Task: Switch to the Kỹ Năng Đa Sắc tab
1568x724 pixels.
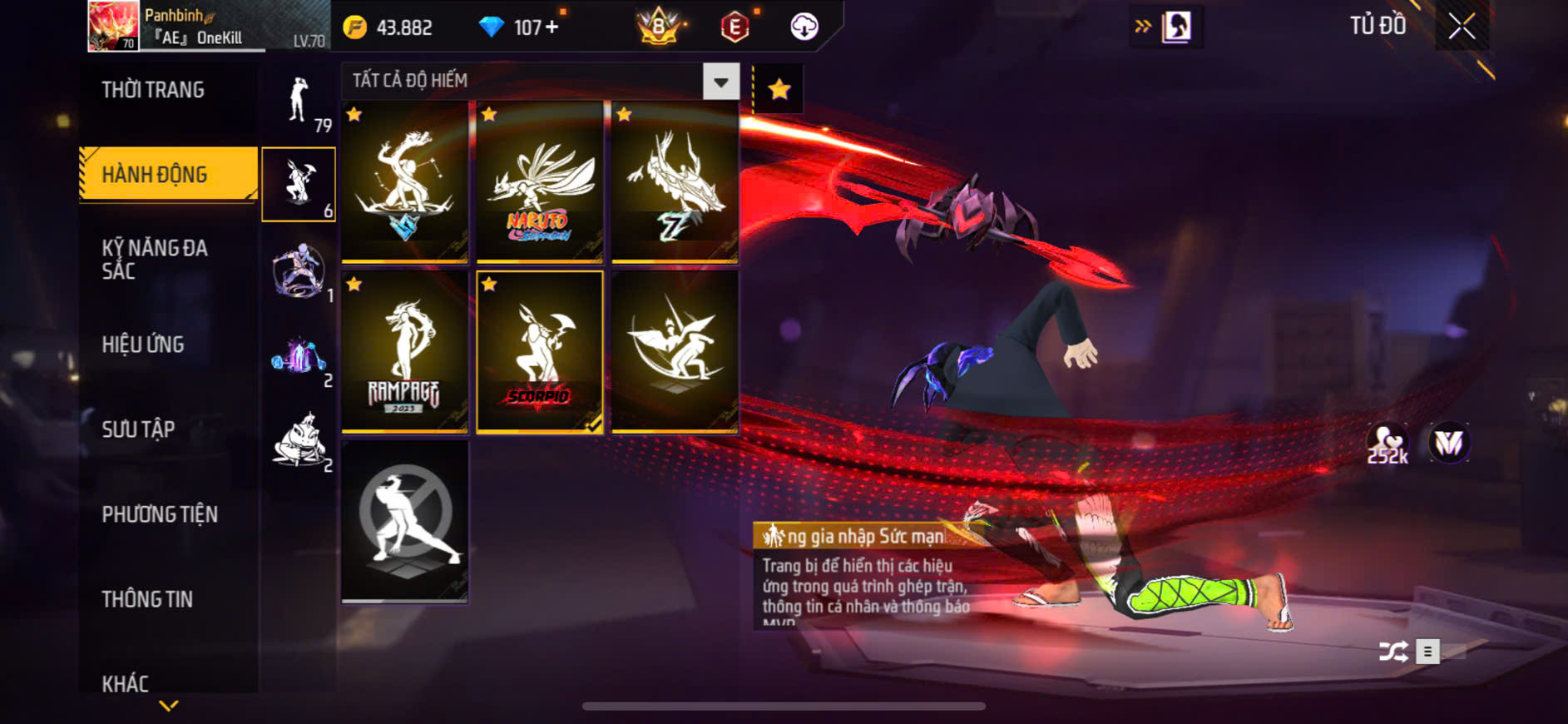Action: 155,259
